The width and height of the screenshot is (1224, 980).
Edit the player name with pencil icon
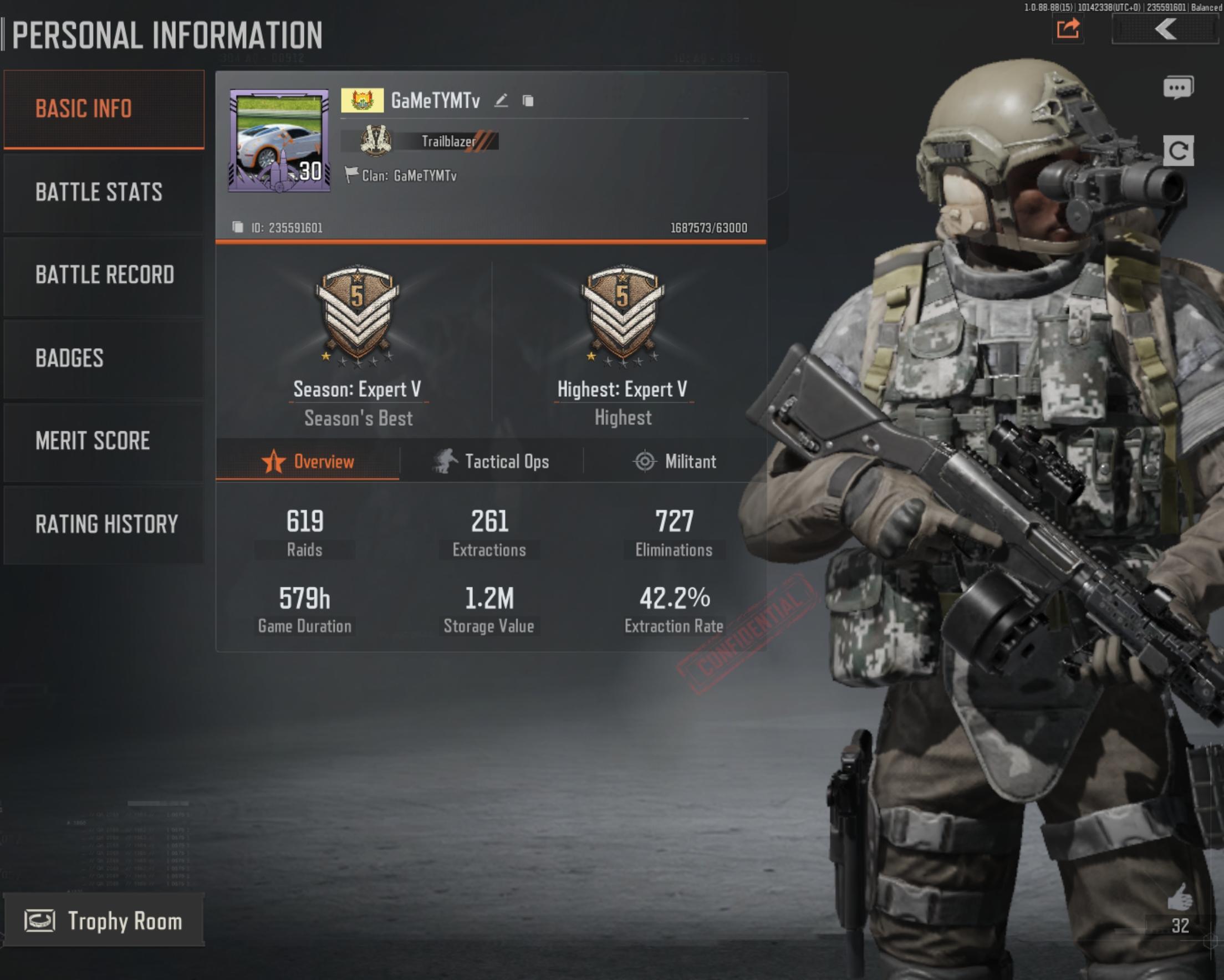point(501,101)
